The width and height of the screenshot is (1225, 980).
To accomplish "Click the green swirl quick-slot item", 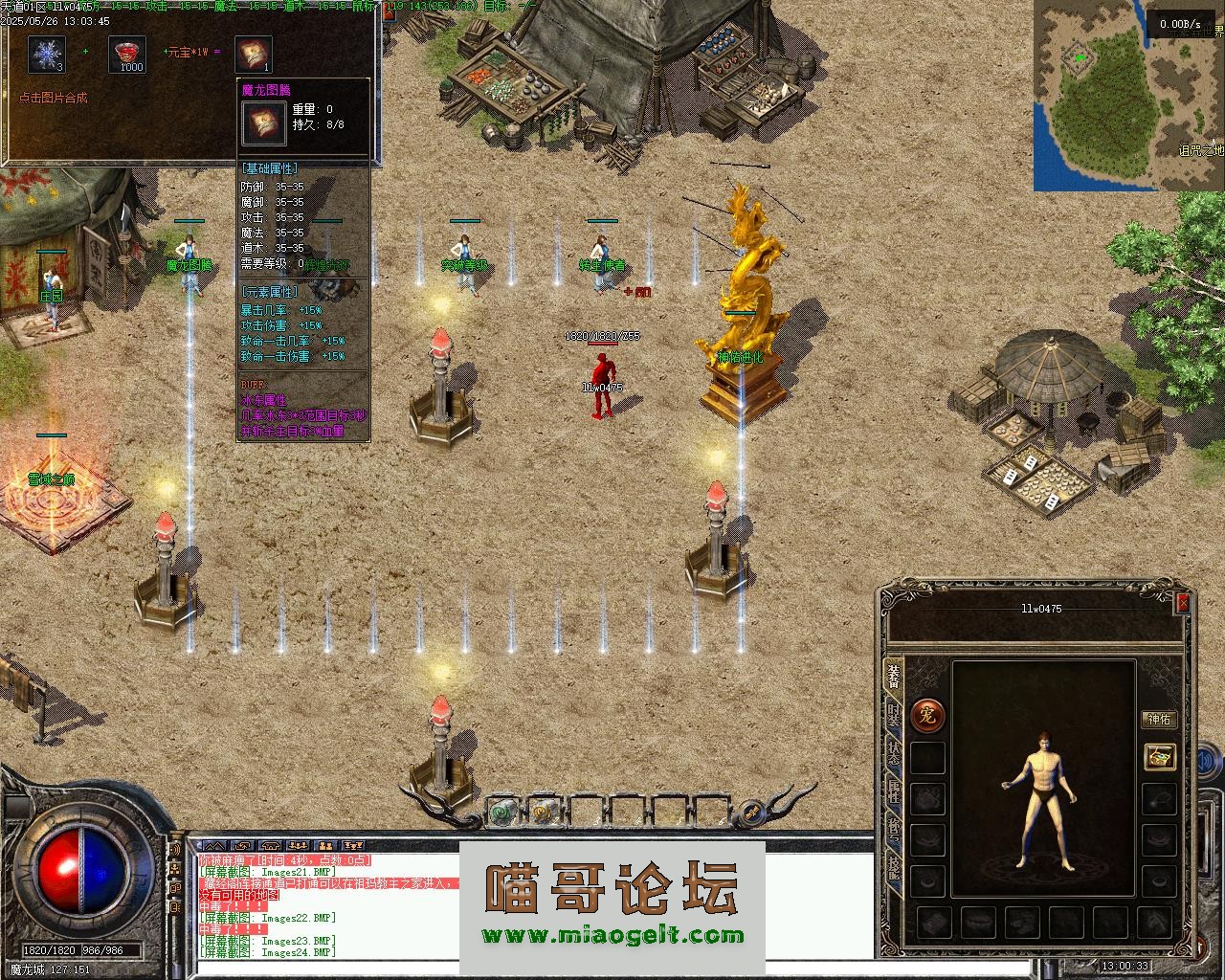I will tap(501, 812).
